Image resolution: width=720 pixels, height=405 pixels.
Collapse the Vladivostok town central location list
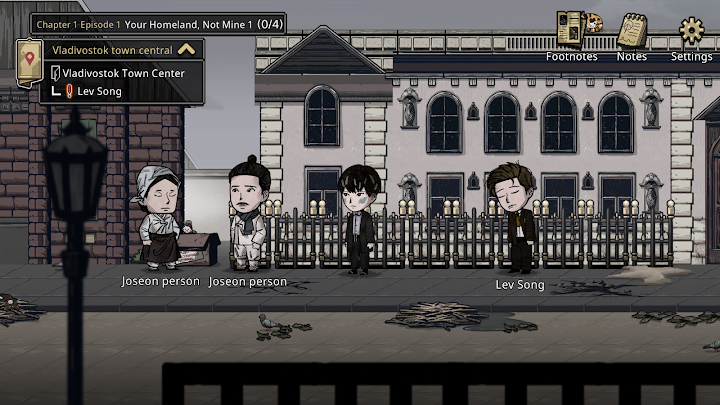point(186,49)
